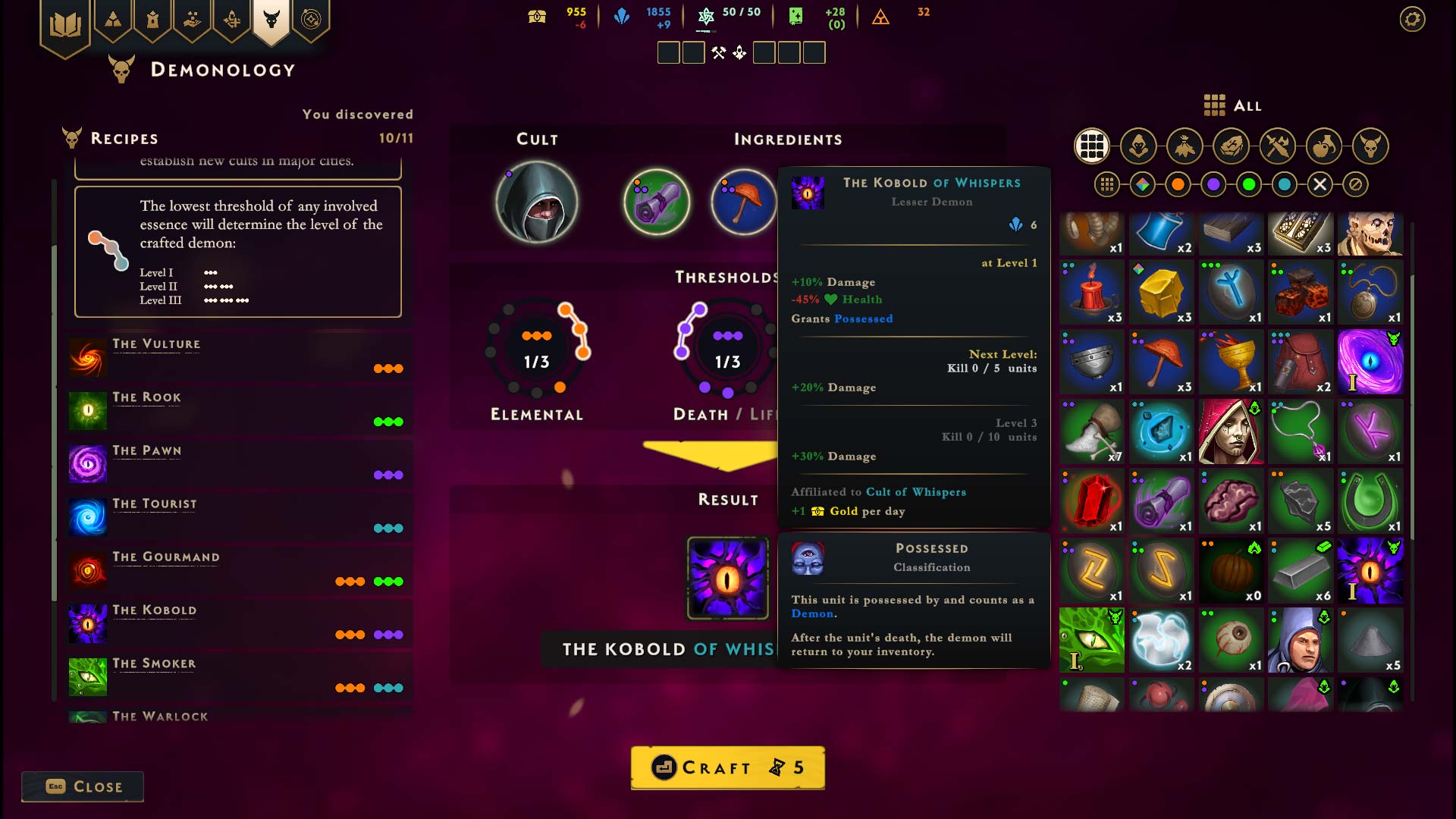Image resolution: width=1456 pixels, height=819 pixels.
Task: Filter items by orange essence
Action: coord(1178,184)
